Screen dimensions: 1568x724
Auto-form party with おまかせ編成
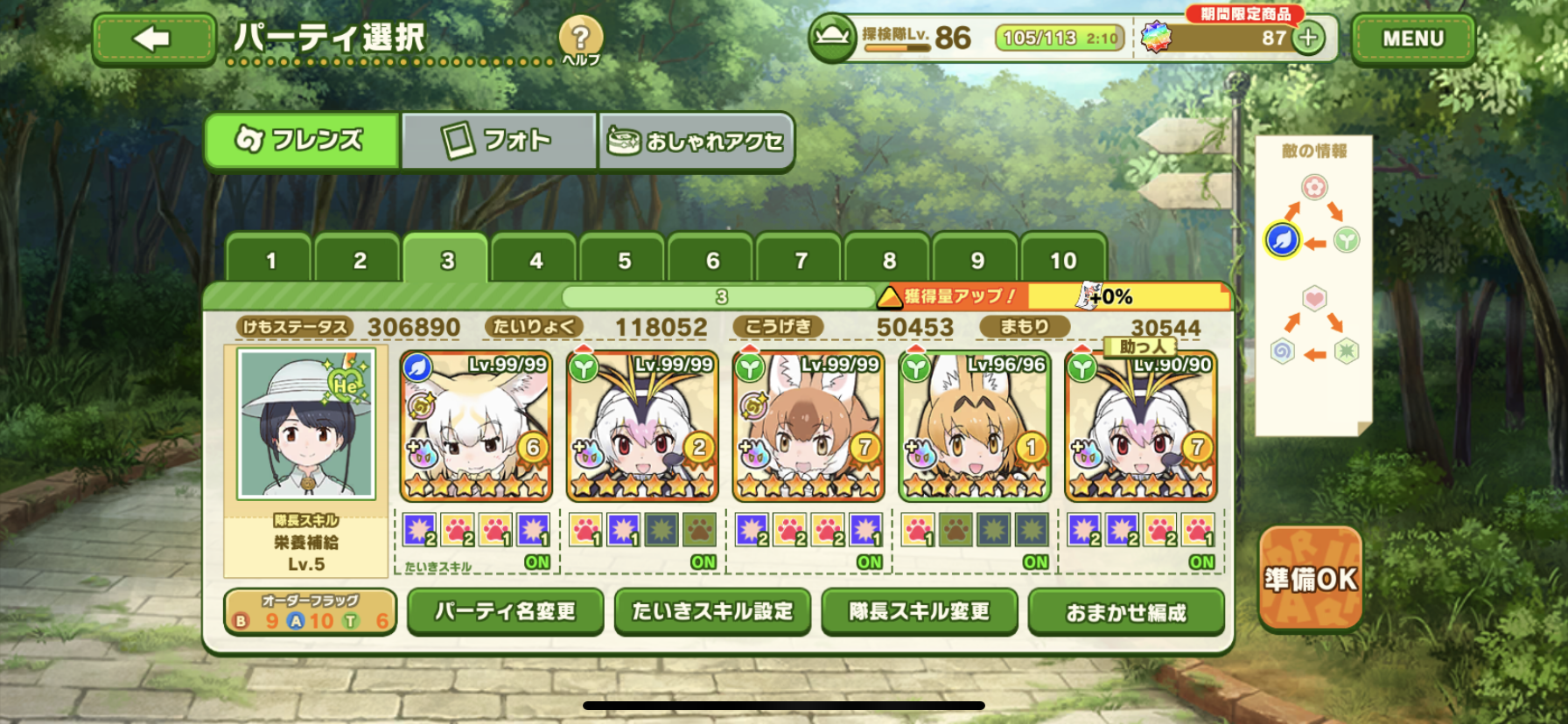click(1125, 612)
